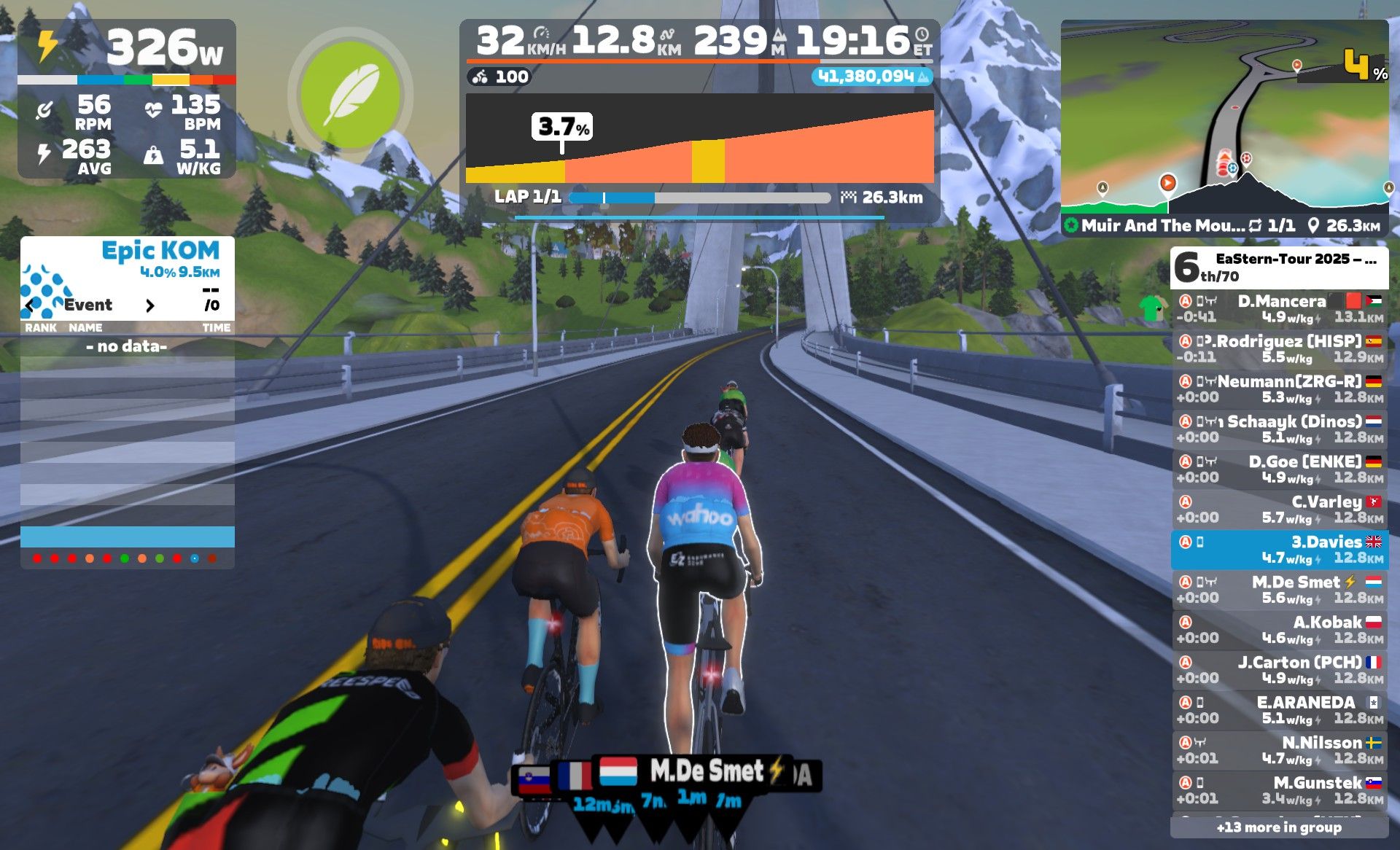This screenshot has width=1400, height=850.
Task: Click the M.De Smet rider name tag
Action: pyautogui.click(x=705, y=771)
